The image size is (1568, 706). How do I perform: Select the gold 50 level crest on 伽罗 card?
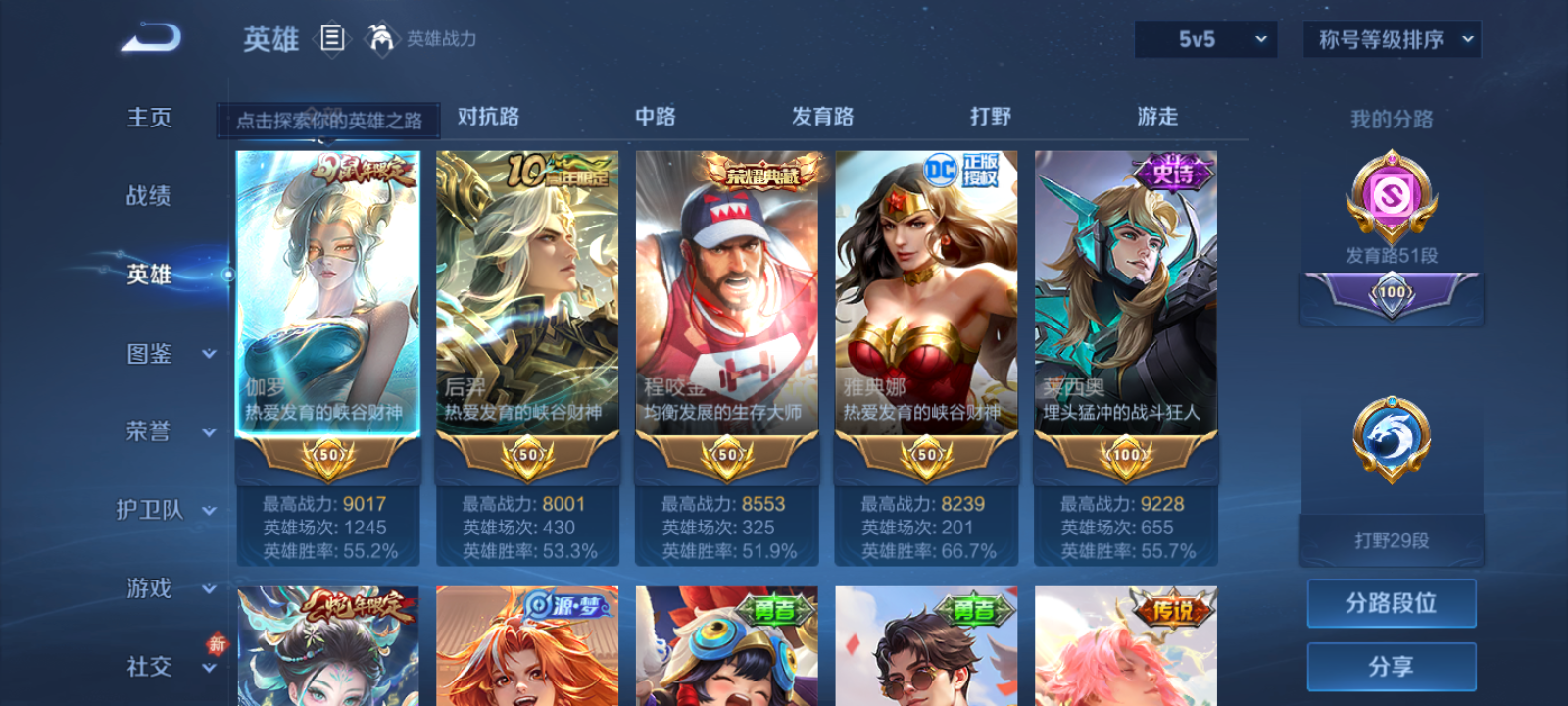pyautogui.click(x=326, y=454)
